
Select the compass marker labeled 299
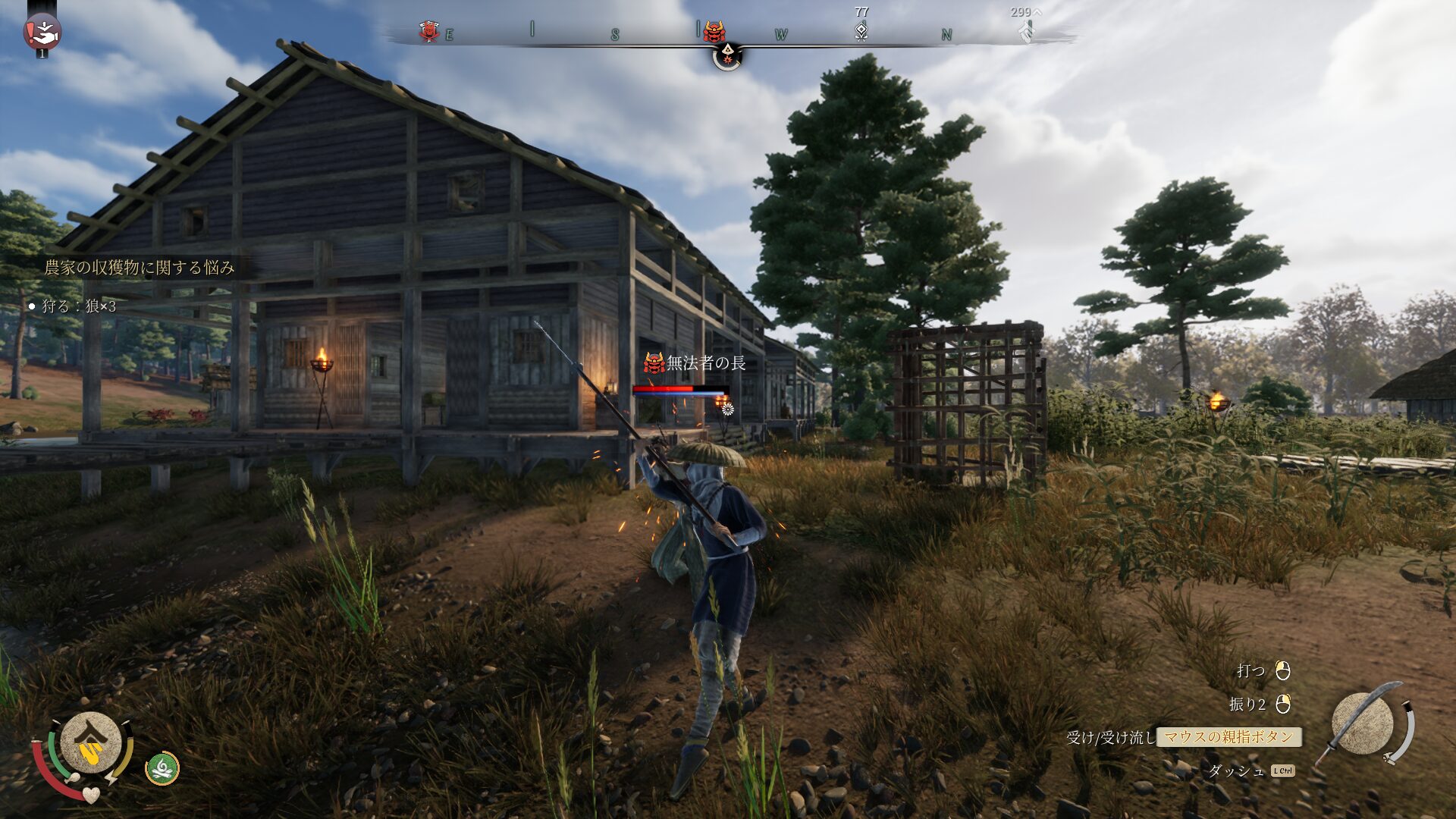pyautogui.click(x=1025, y=30)
